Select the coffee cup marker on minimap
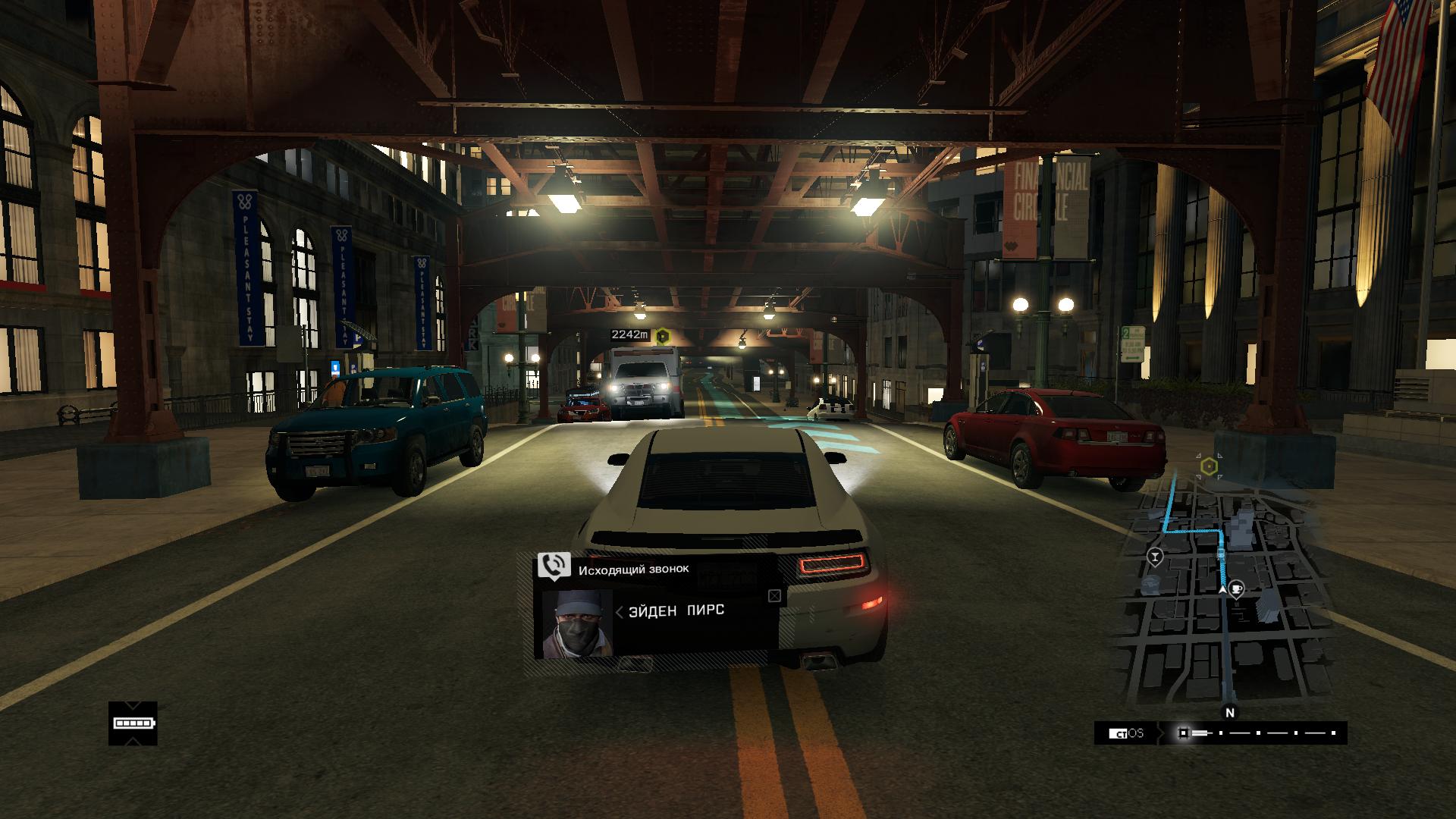1456x819 pixels. [x=1237, y=589]
